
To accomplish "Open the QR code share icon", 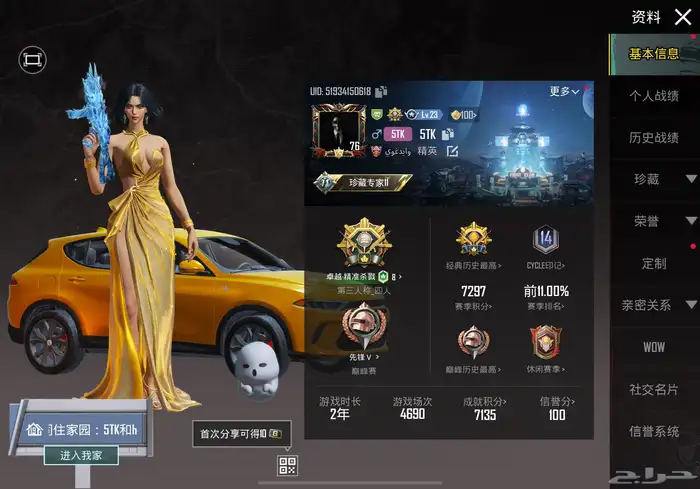I will (x=288, y=465).
